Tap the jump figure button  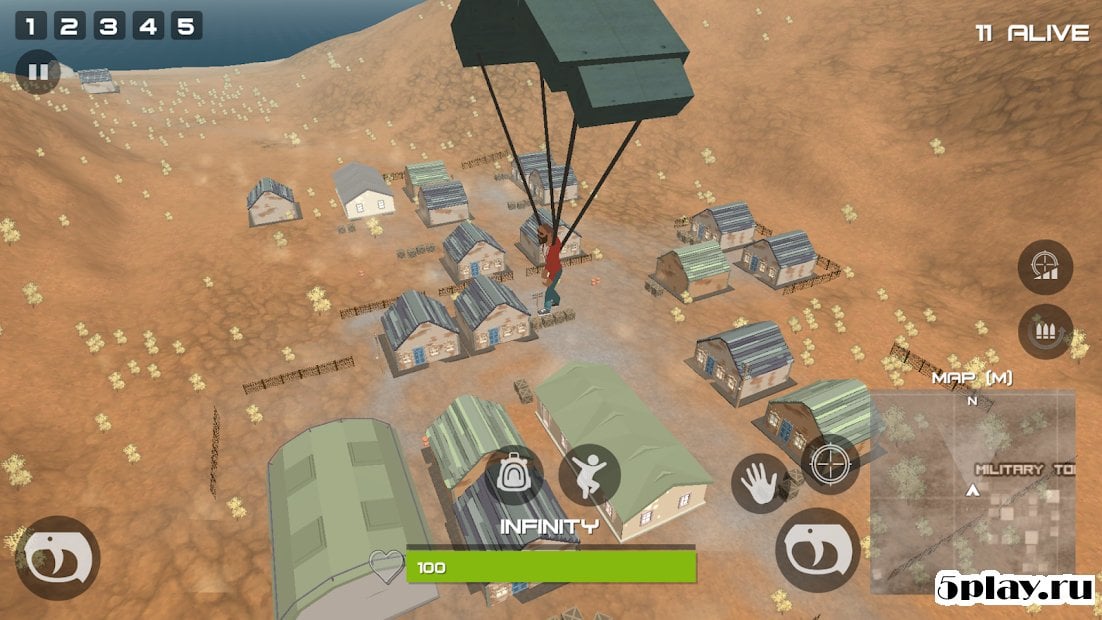(x=589, y=475)
